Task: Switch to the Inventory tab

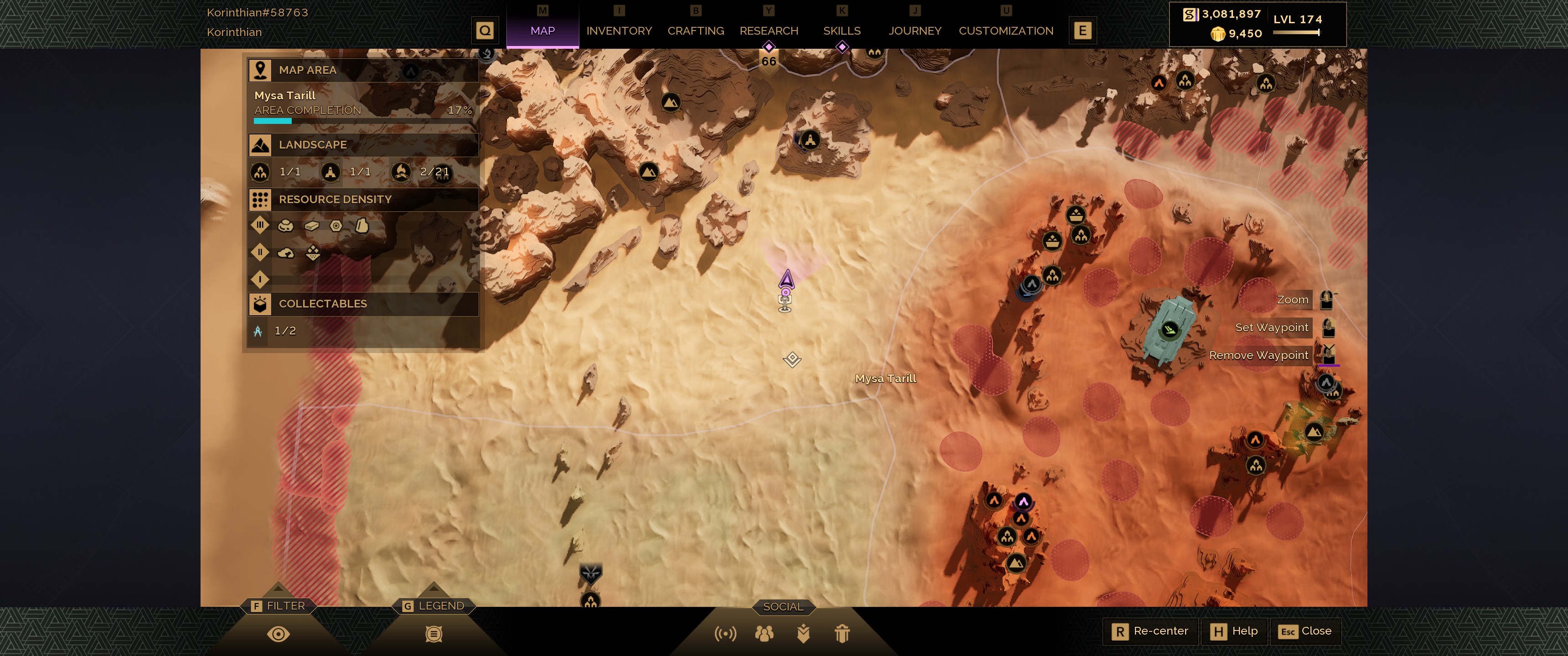Action: 619,31
